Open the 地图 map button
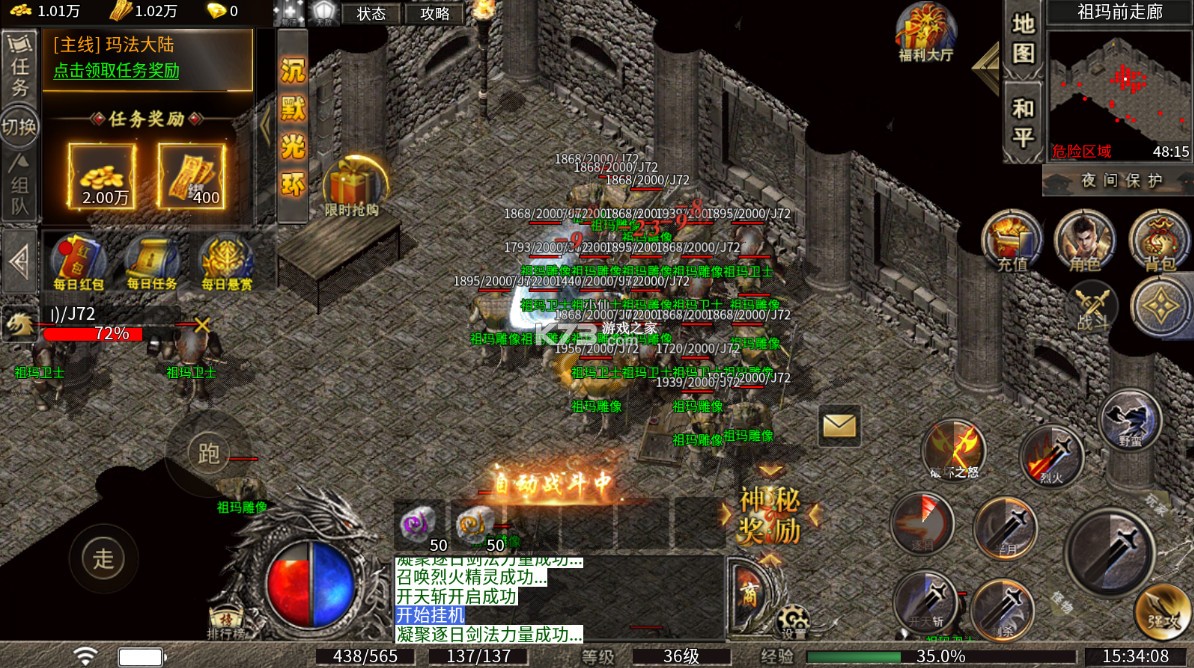 coord(1023,38)
